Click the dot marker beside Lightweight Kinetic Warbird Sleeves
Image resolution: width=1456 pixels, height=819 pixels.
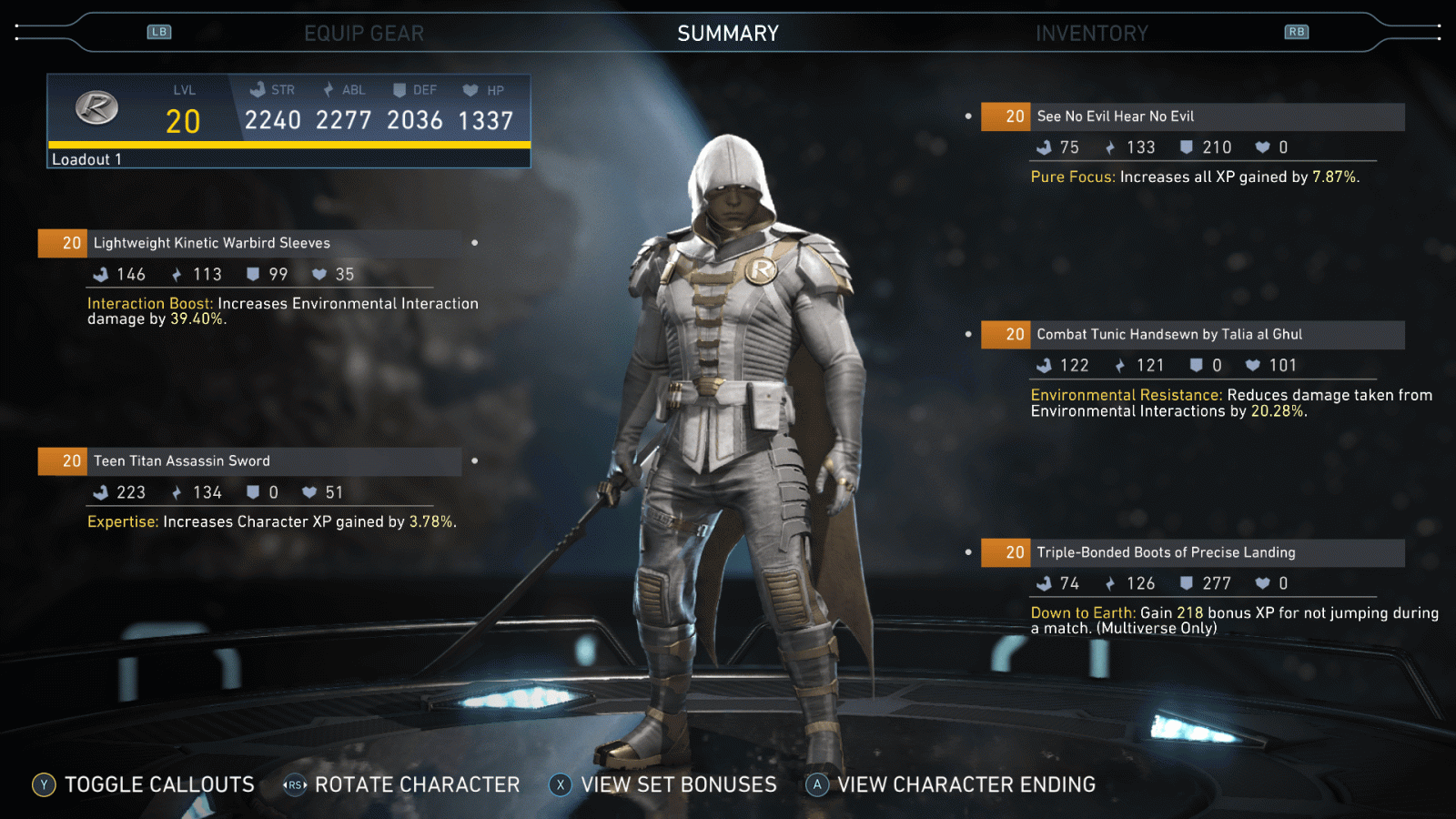[473, 244]
